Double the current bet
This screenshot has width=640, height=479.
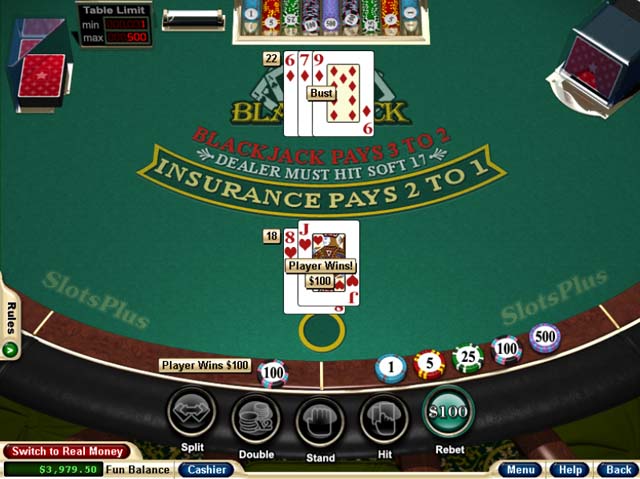(x=256, y=418)
